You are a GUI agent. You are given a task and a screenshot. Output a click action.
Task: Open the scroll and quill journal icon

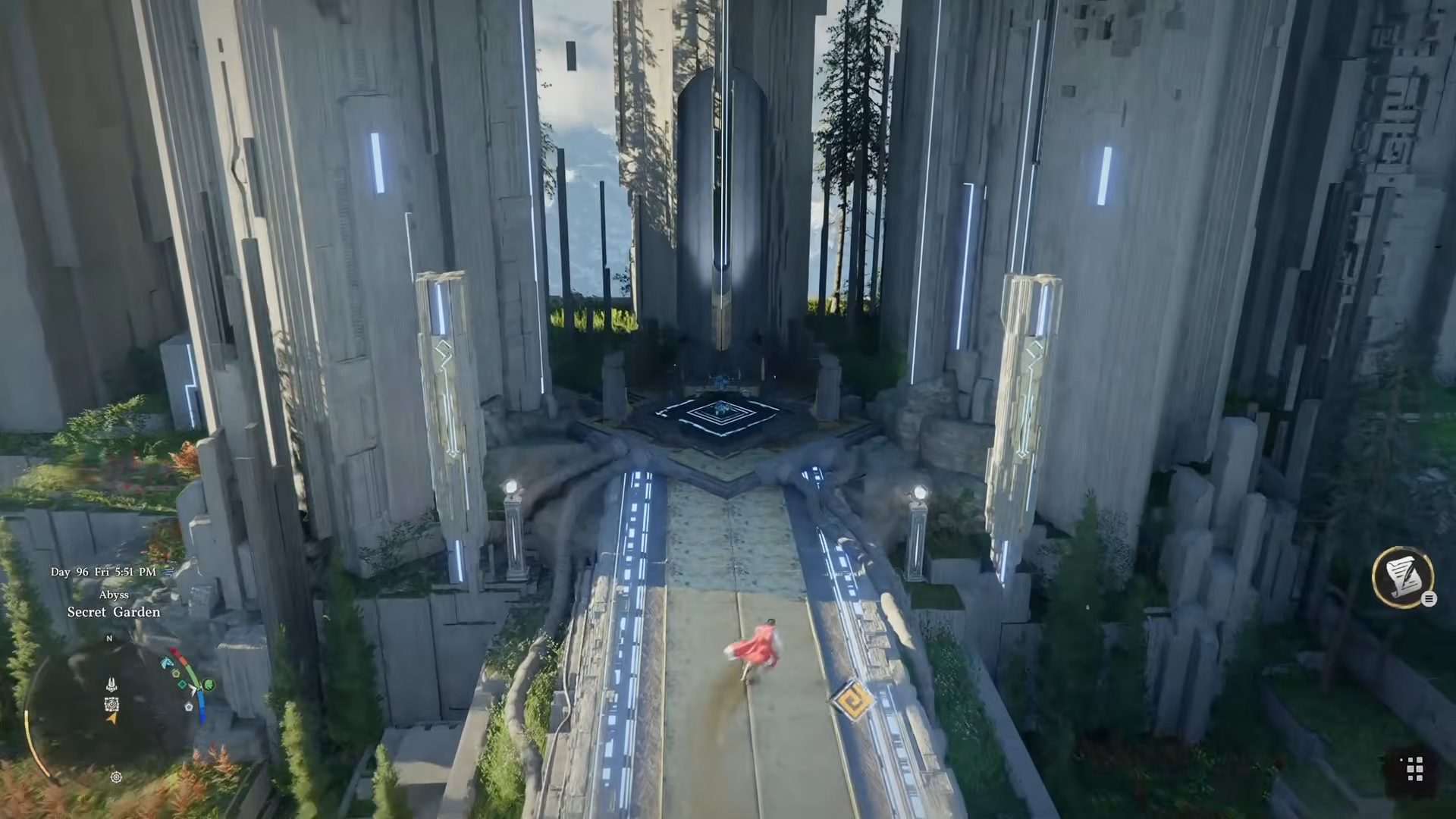pyautogui.click(x=1402, y=576)
